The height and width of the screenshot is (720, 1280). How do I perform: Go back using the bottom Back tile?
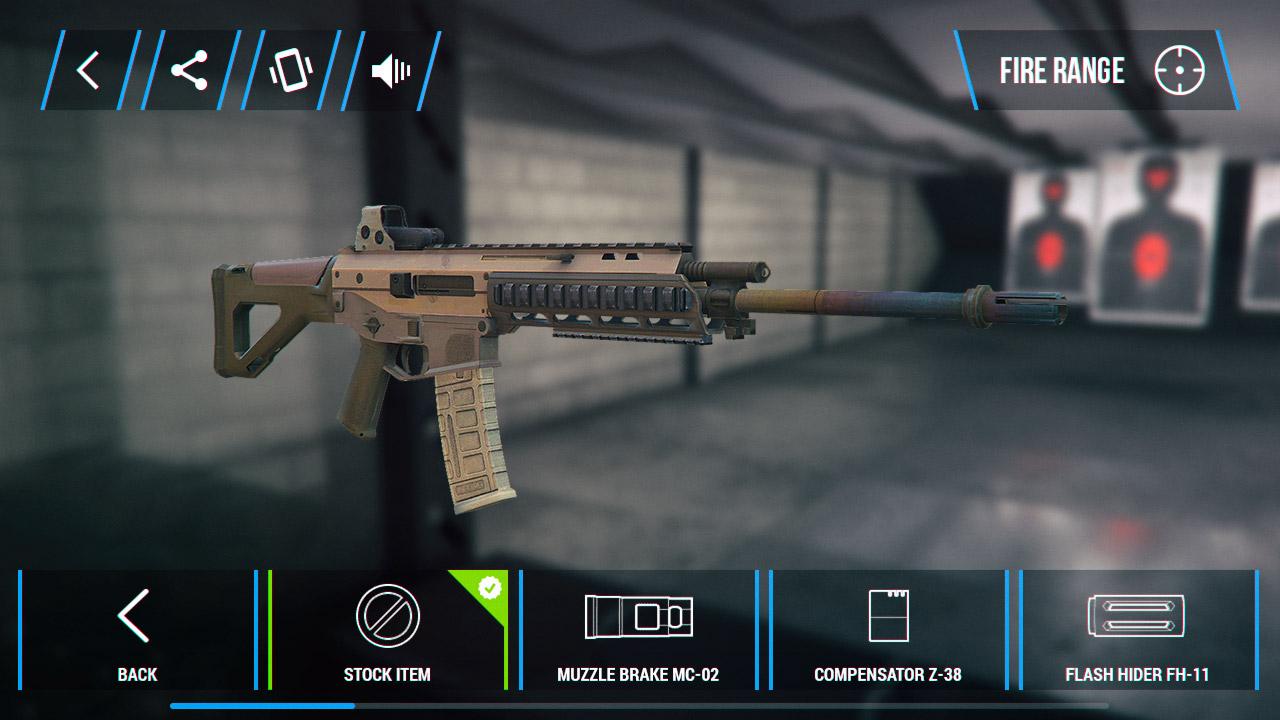coord(137,630)
